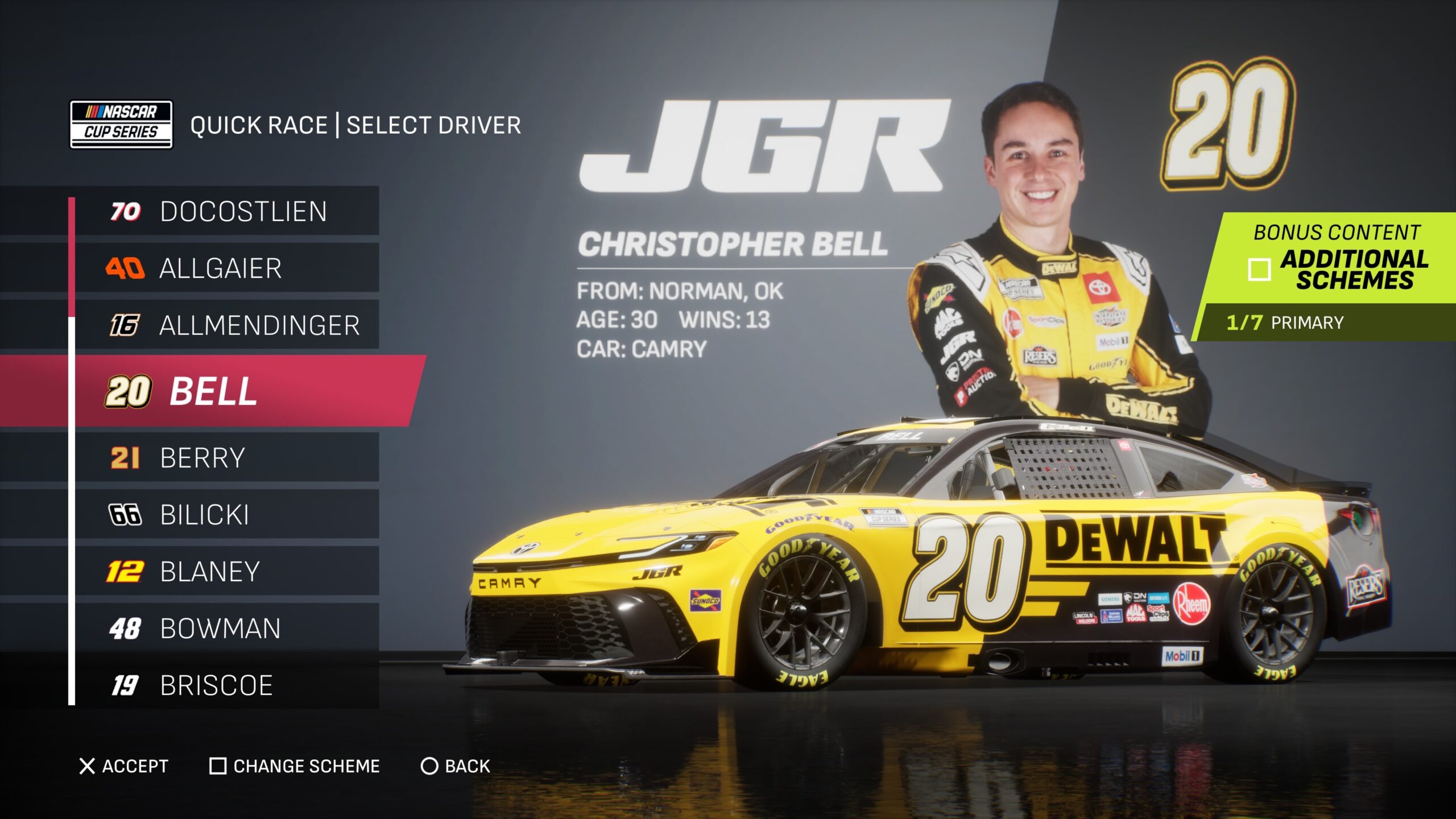The image size is (1456, 819).
Task: Pick Blaney, car number 12
Action: (x=227, y=571)
